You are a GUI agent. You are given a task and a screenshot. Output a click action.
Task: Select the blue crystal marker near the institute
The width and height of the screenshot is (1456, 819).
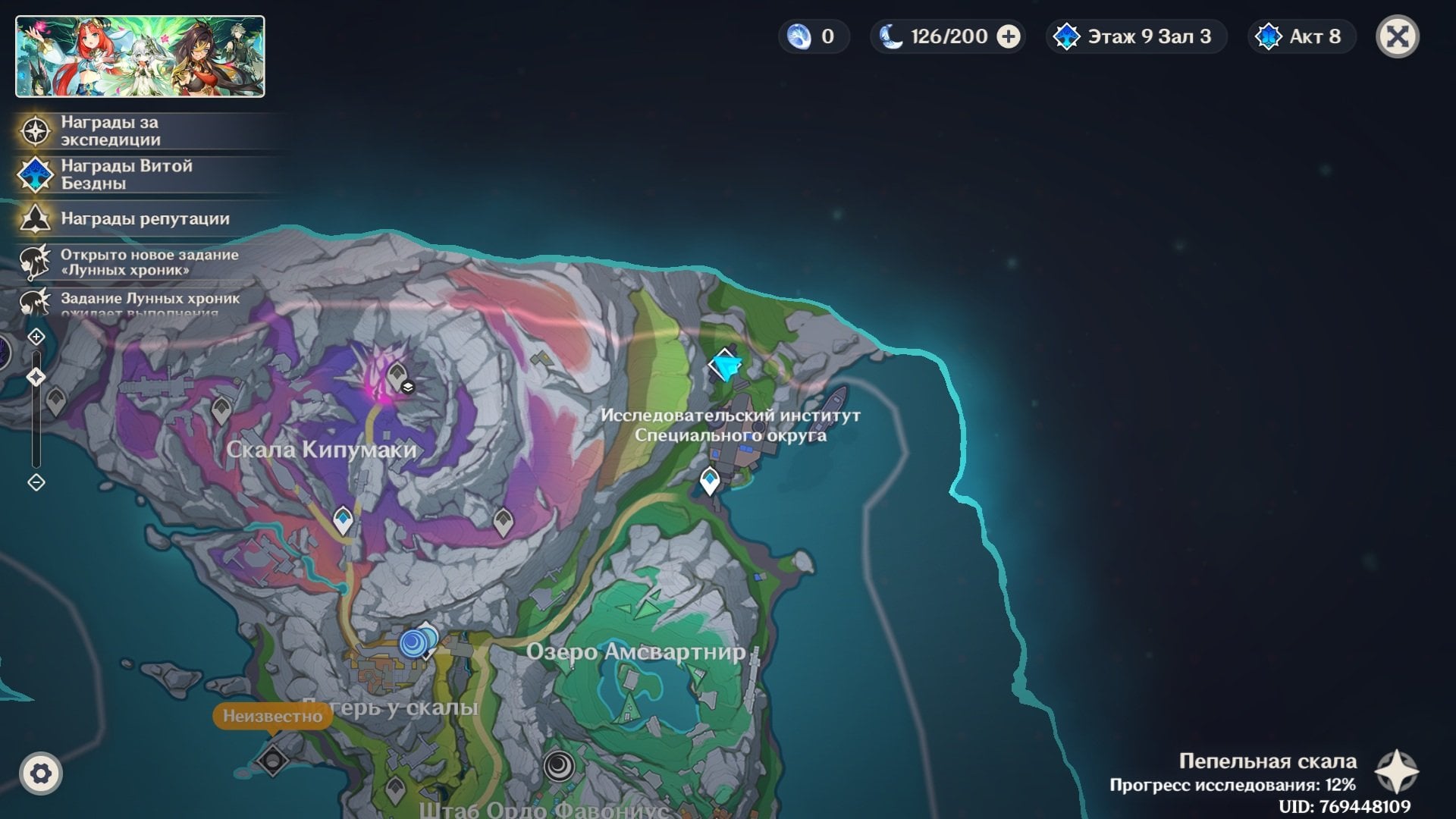click(726, 366)
